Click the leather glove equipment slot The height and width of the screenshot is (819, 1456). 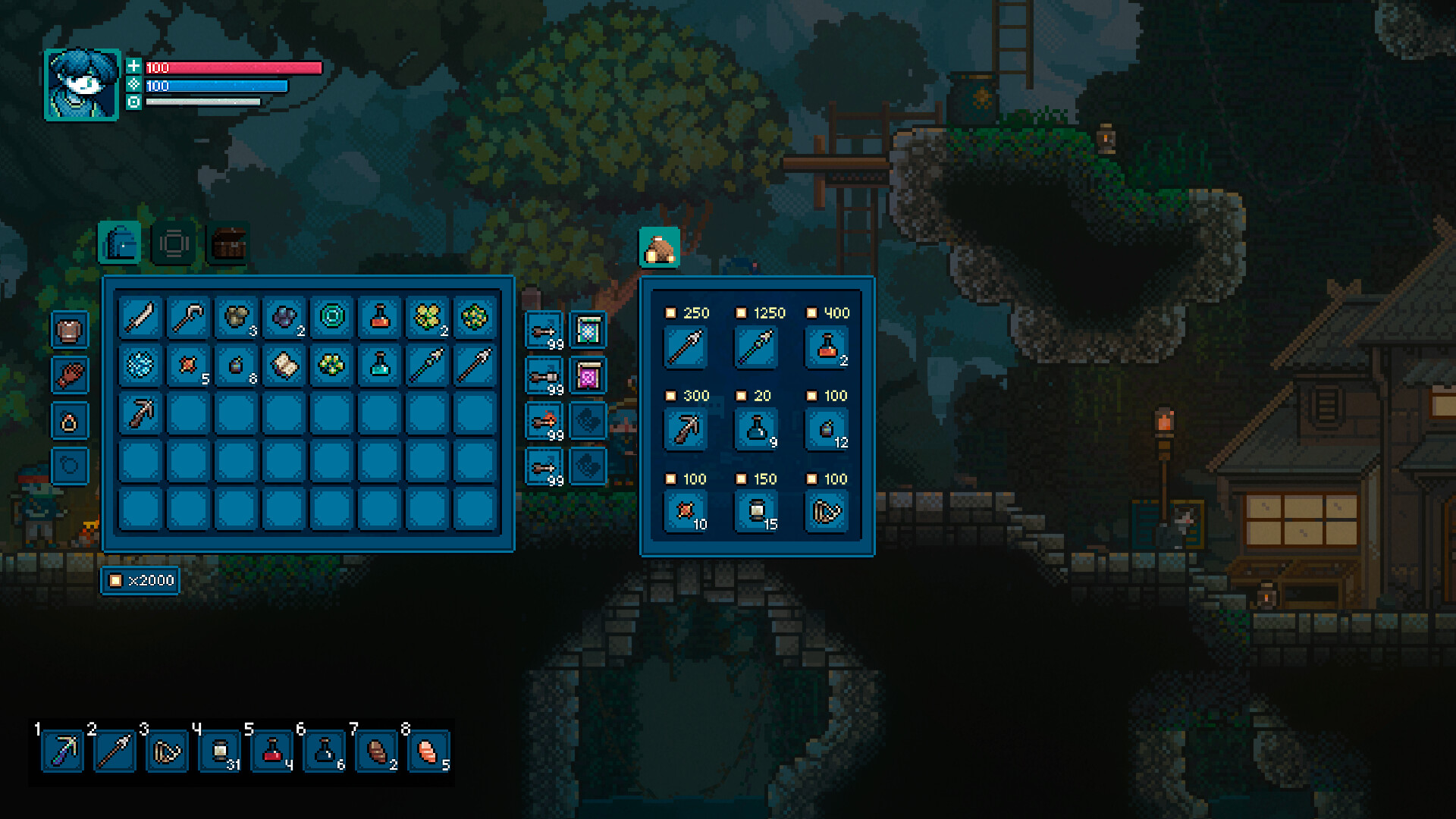pyautogui.click(x=70, y=375)
